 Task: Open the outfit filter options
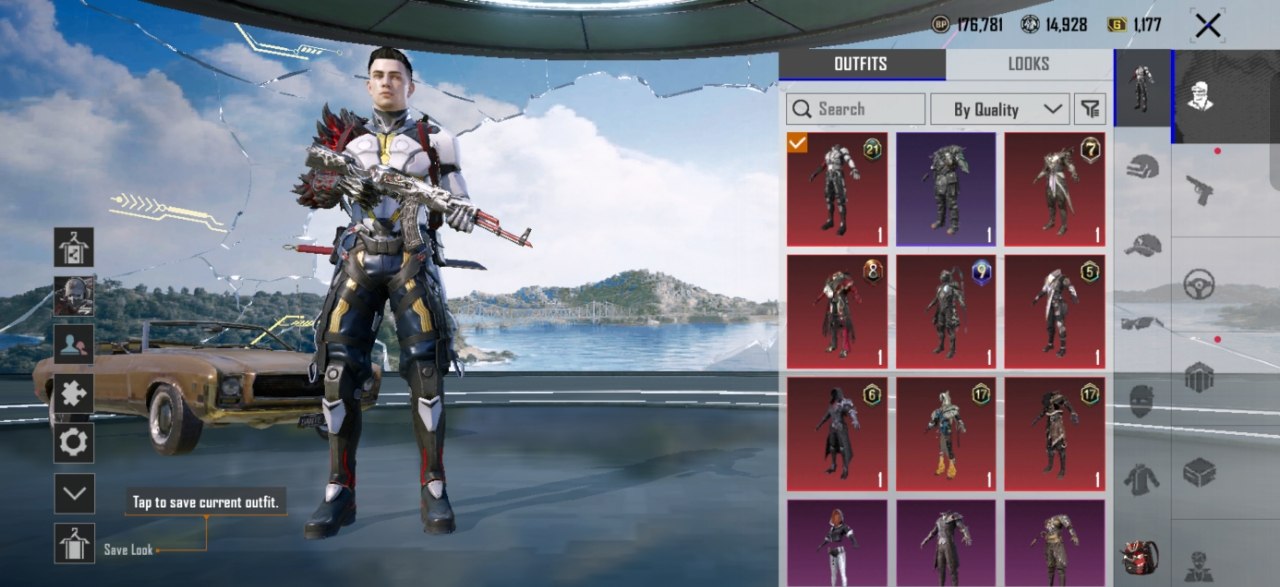(1090, 109)
